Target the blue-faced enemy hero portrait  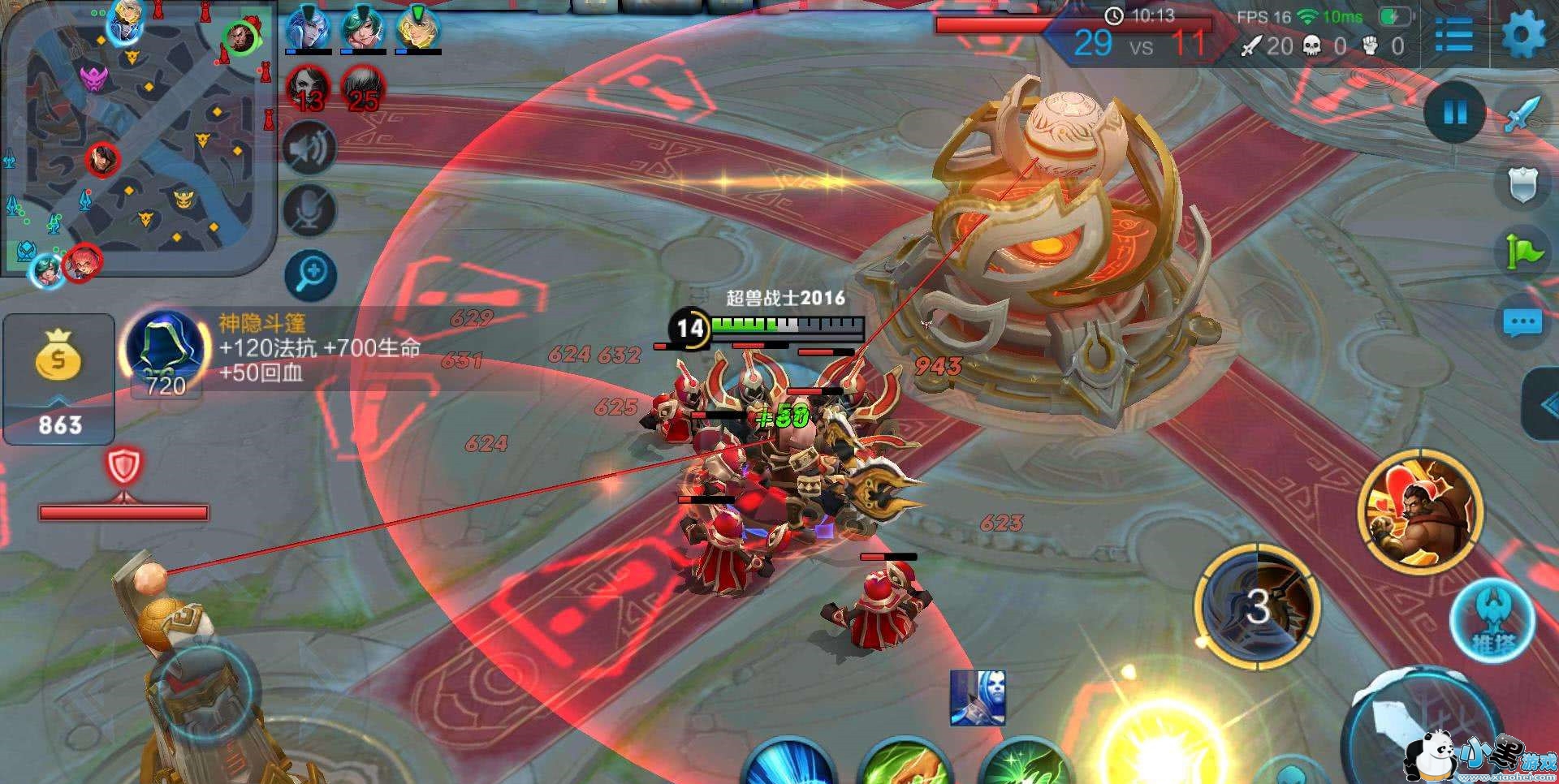point(978,697)
